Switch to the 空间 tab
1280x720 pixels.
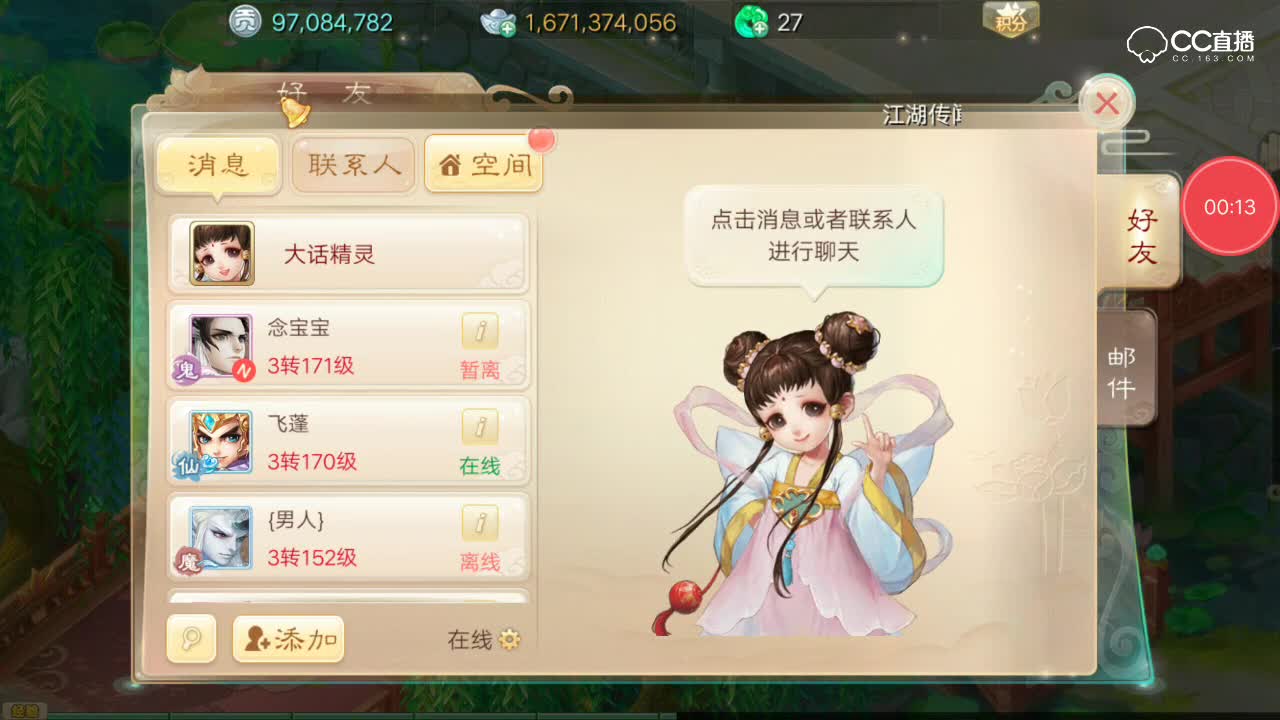click(x=484, y=165)
